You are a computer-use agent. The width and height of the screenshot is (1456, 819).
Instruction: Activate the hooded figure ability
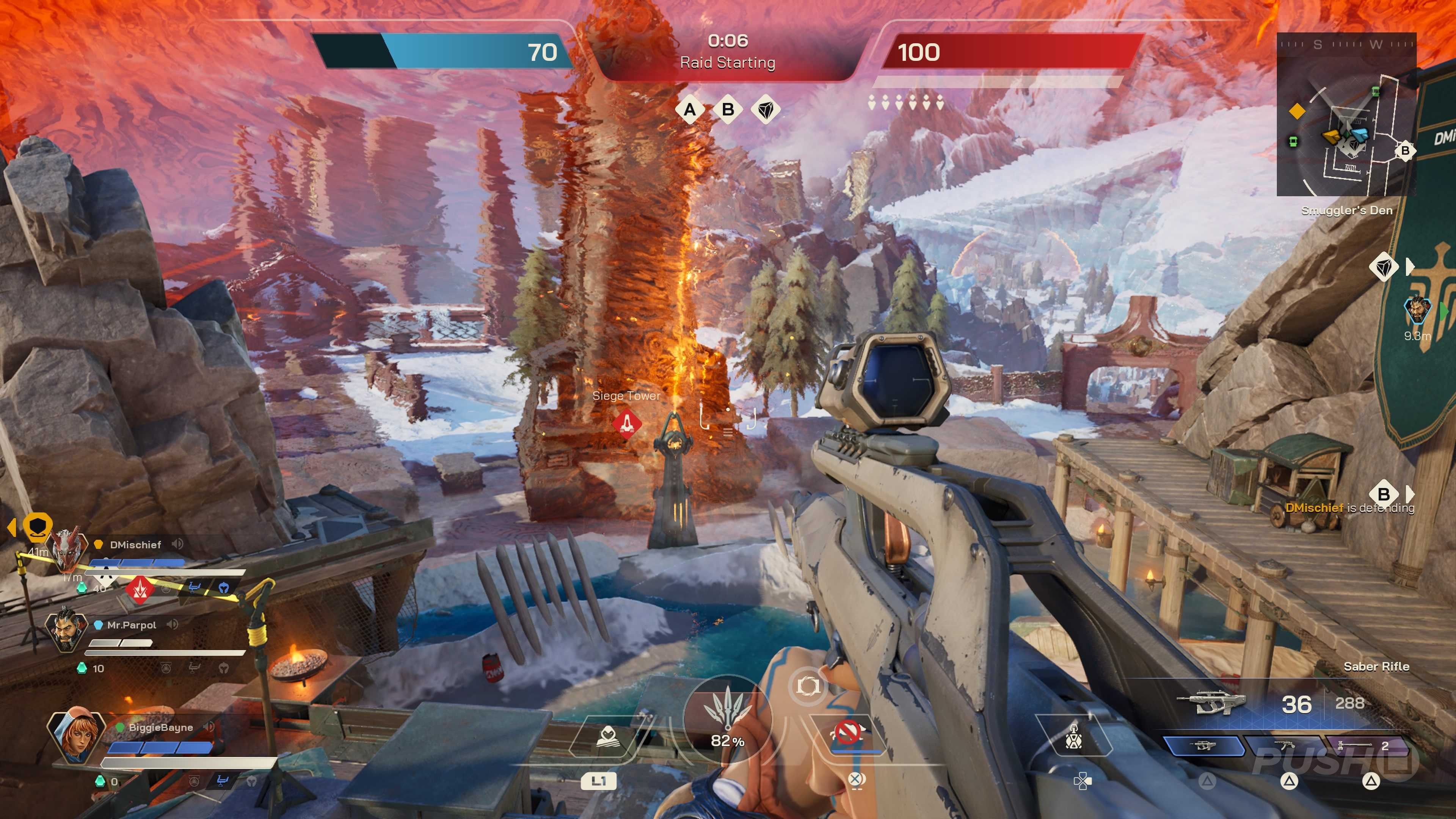607,736
